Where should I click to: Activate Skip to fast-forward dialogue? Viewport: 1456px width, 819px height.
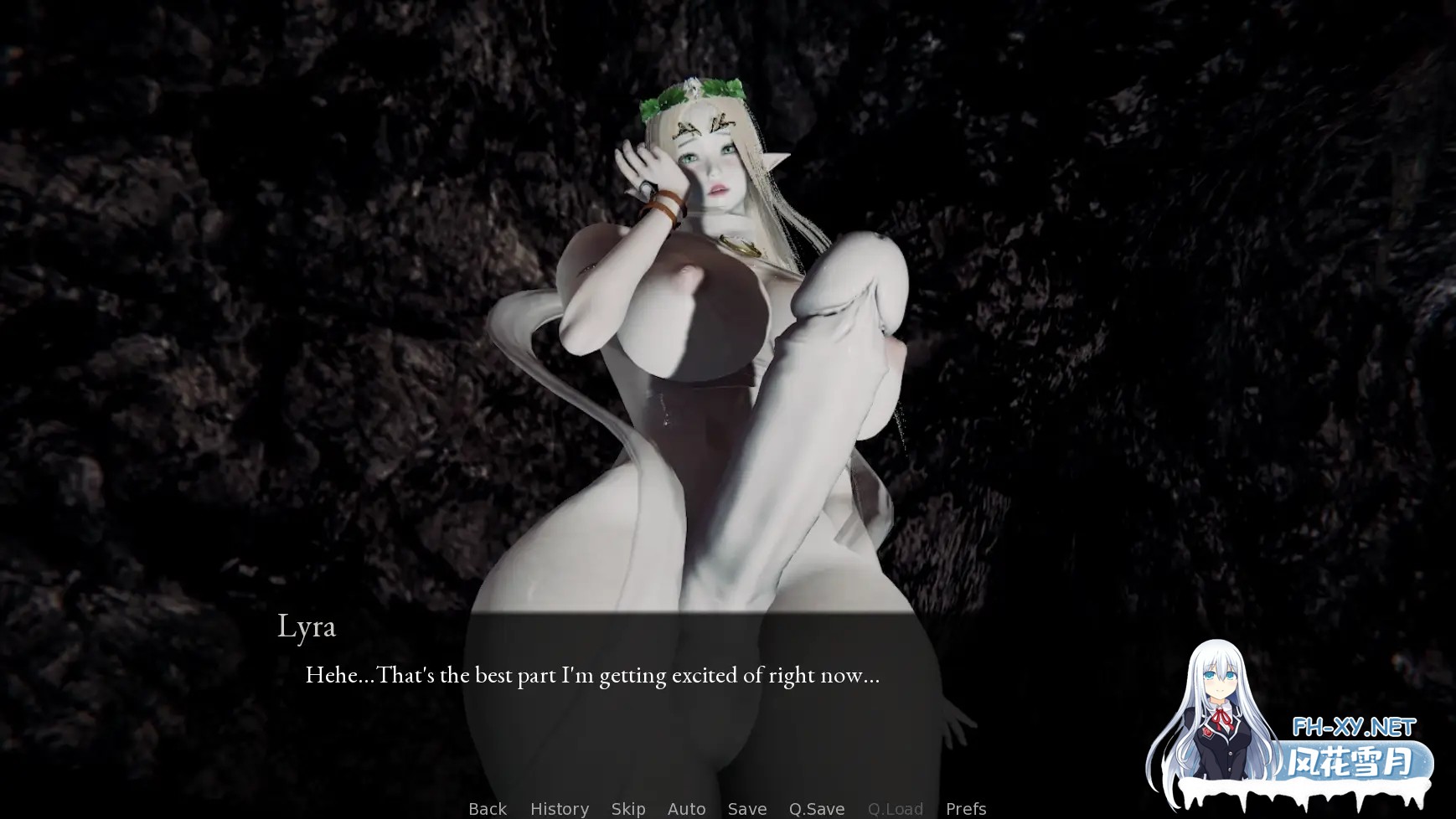coord(627,808)
